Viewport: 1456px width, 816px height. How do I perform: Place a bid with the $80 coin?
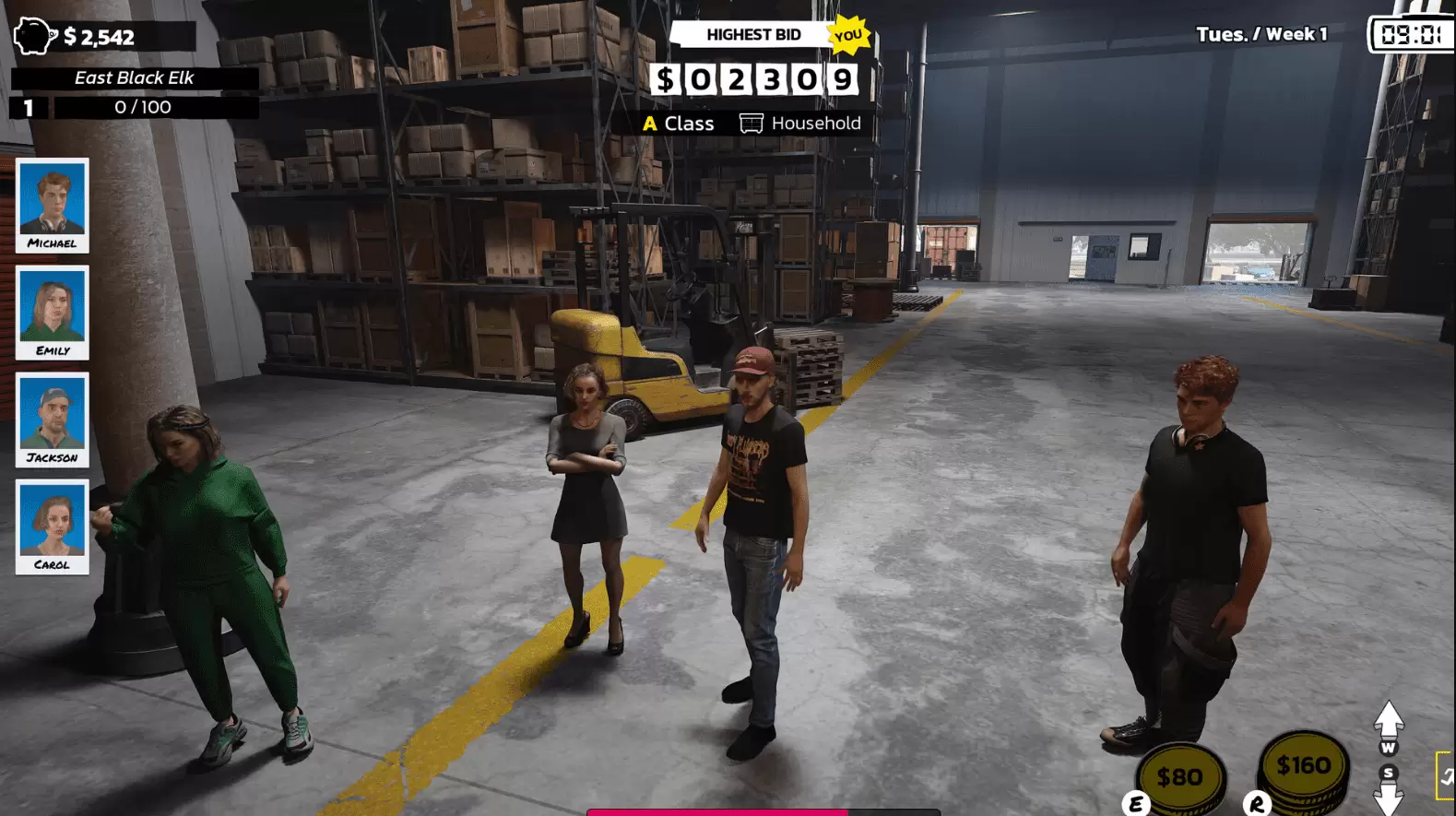1182,775
